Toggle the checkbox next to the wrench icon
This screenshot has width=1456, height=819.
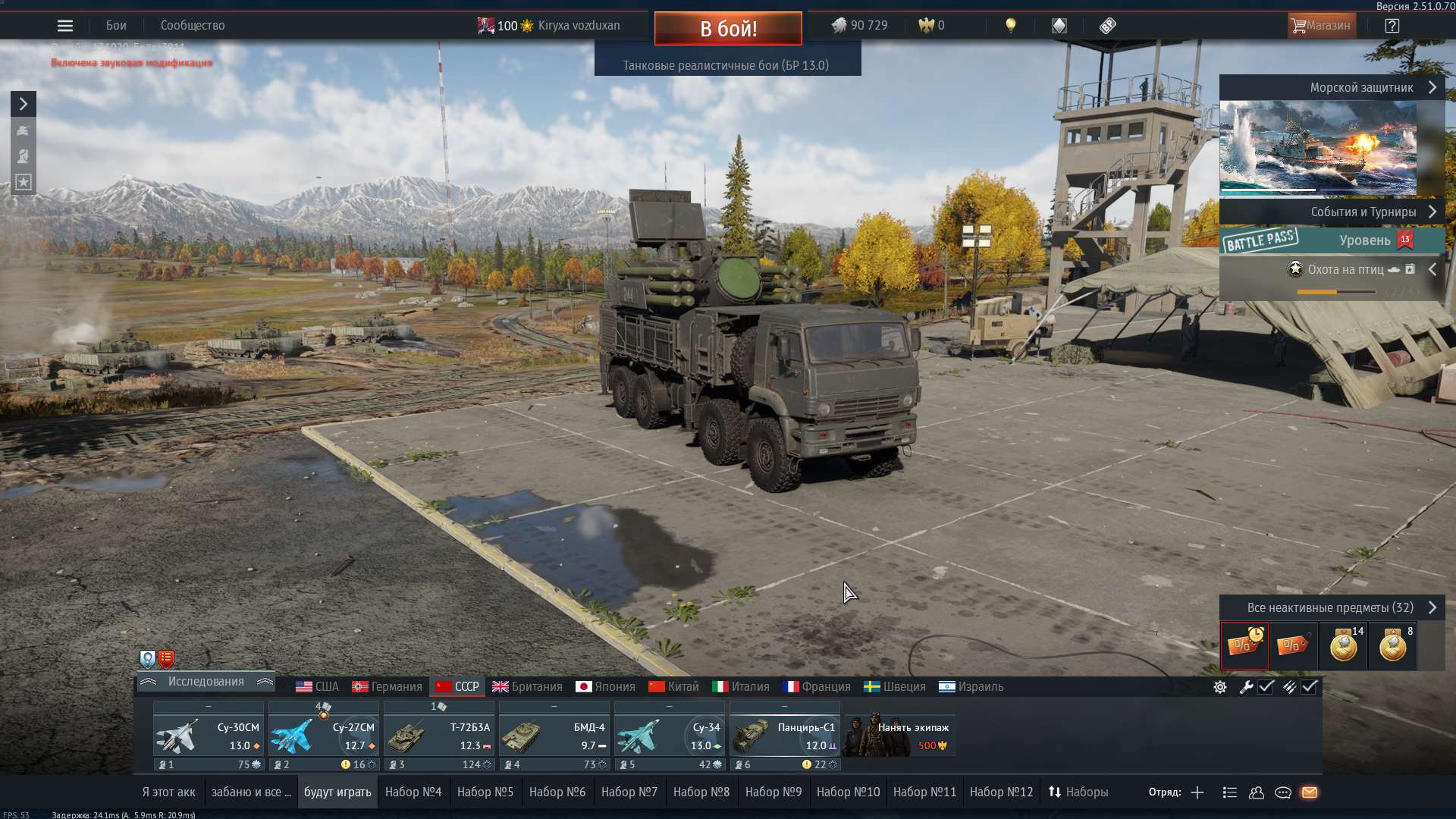(1266, 687)
